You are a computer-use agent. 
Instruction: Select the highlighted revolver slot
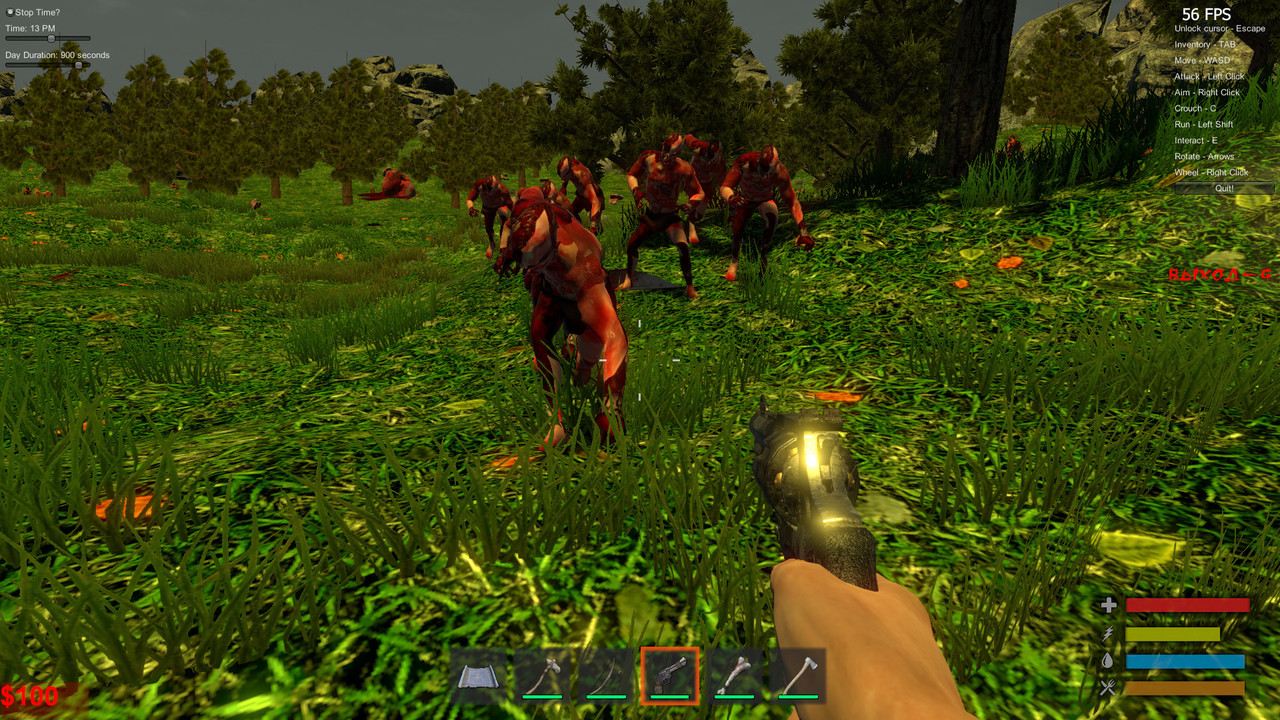pos(669,677)
